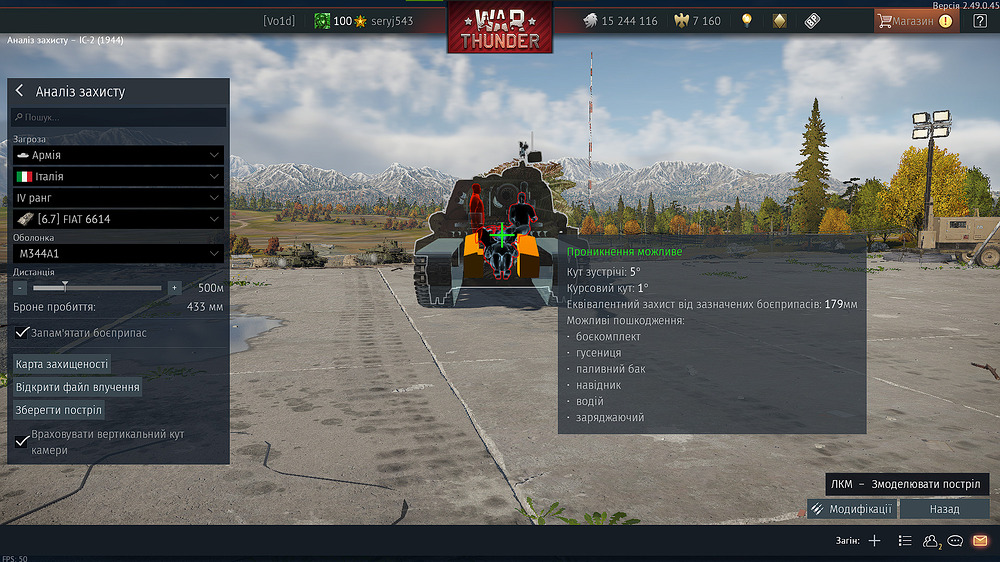The width and height of the screenshot is (1000, 562).
Task: Click the Пошук search field
Action: [118, 118]
